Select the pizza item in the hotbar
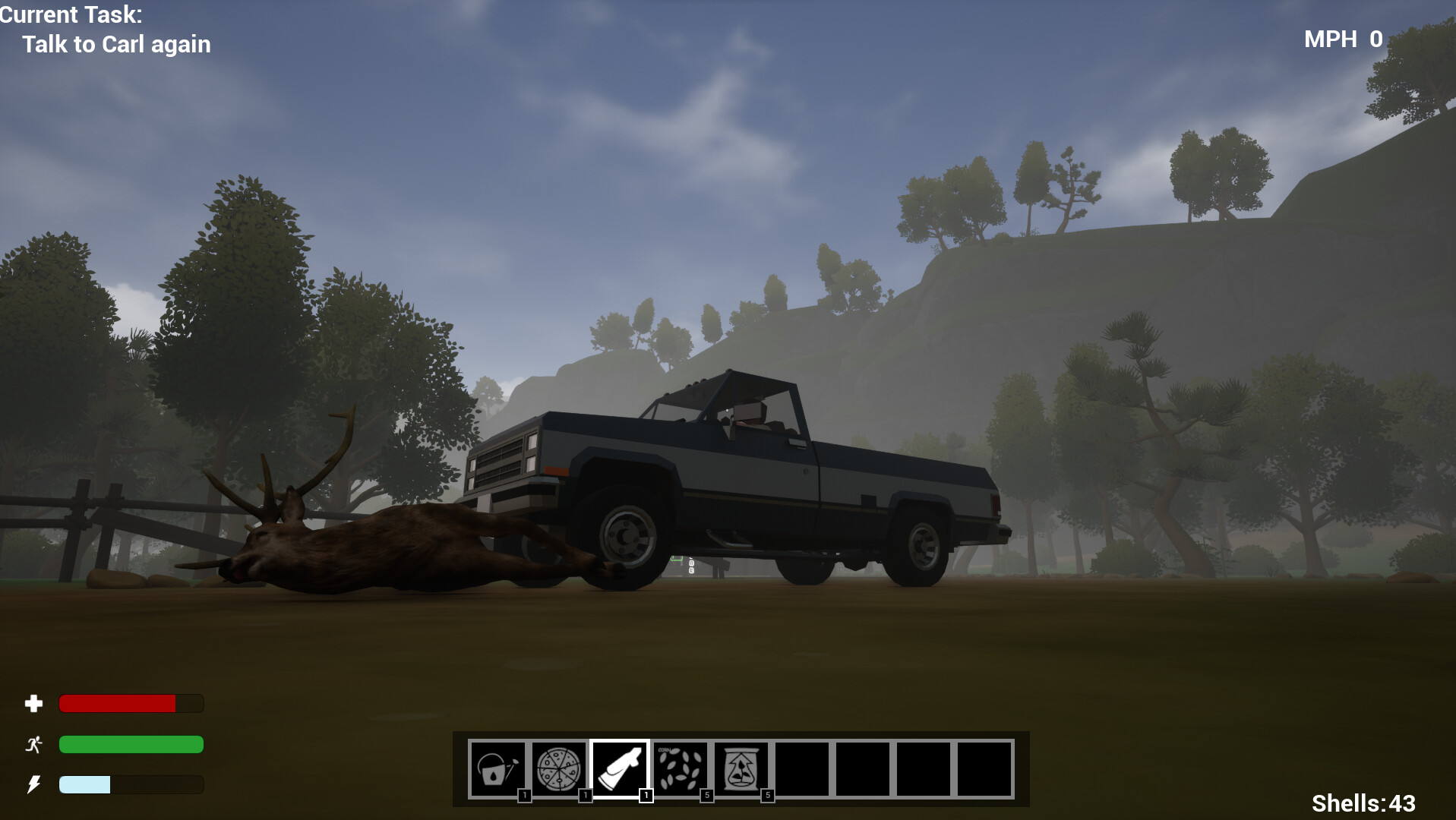 point(558,768)
